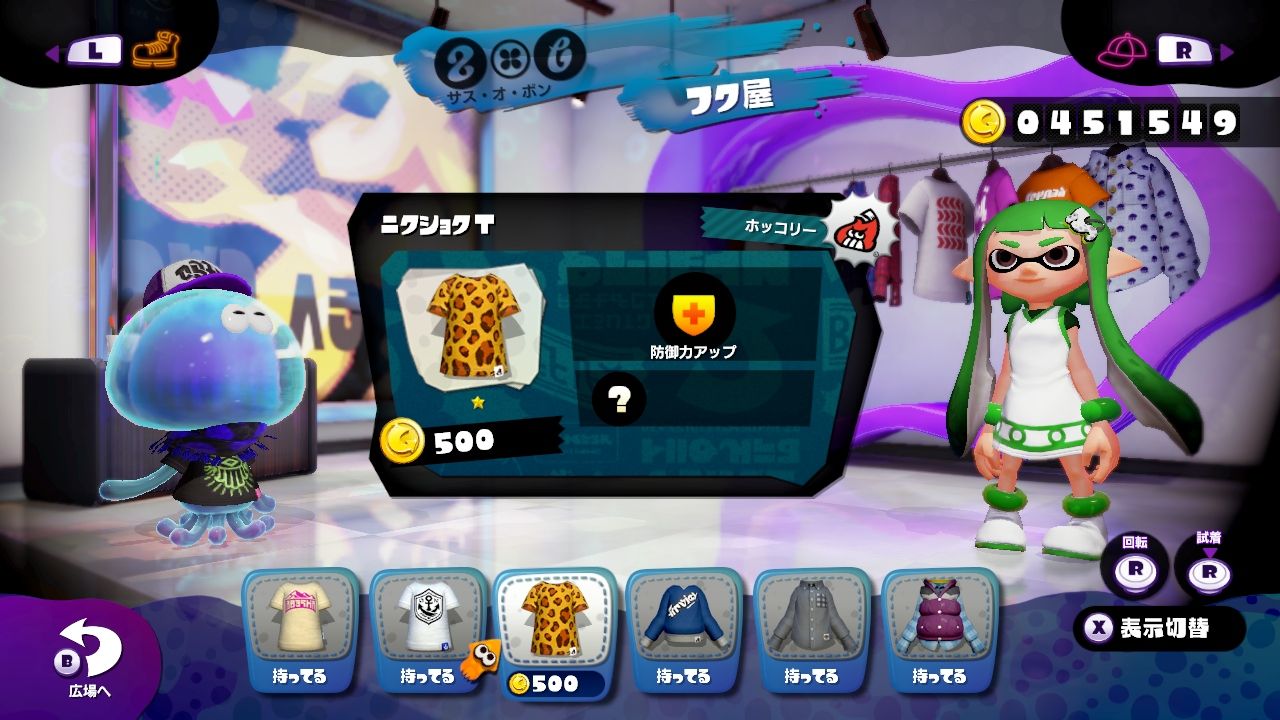This screenshot has height=720, width=1280.
Task: Click the ホッコリー brand logo
Action: click(x=859, y=228)
